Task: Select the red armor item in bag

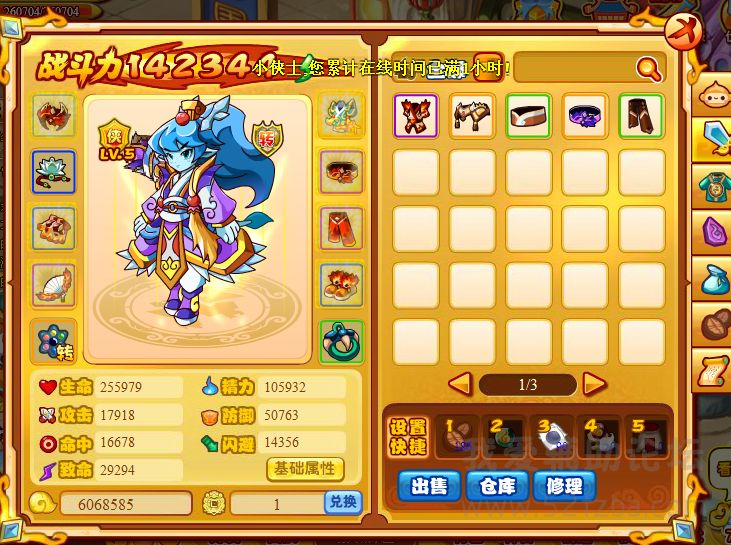Action: pyautogui.click(x=415, y=117)
